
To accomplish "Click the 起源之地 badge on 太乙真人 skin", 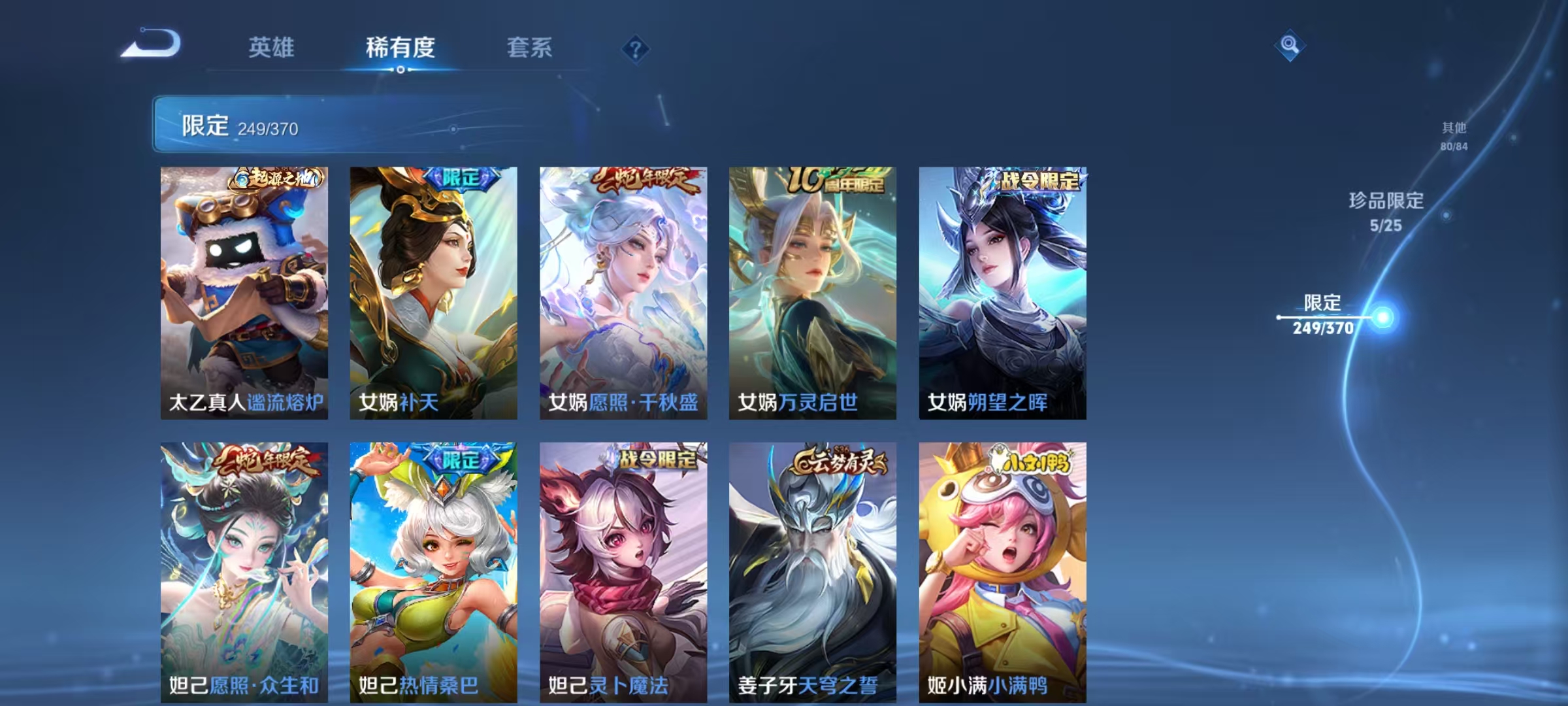I will (278, 180).
